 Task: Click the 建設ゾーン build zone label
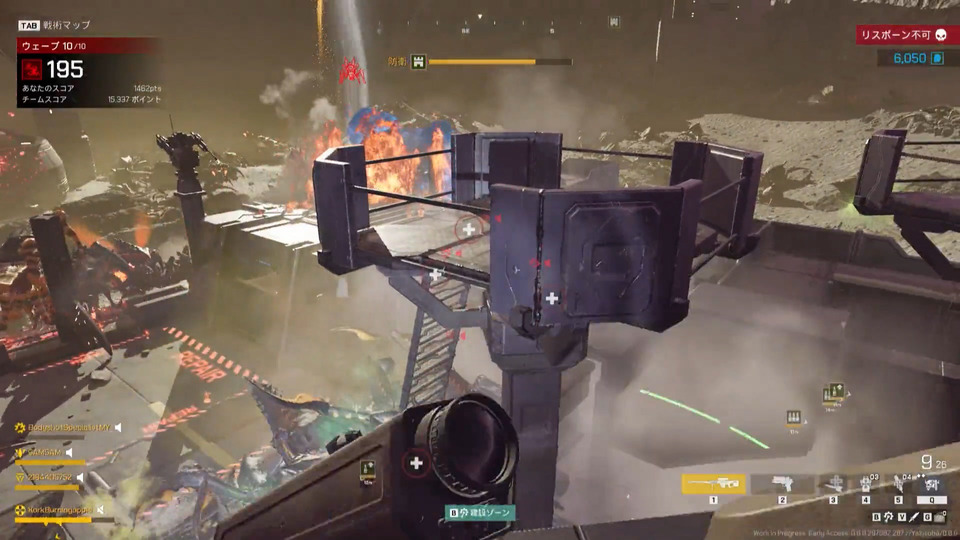[x=481, y=513]
